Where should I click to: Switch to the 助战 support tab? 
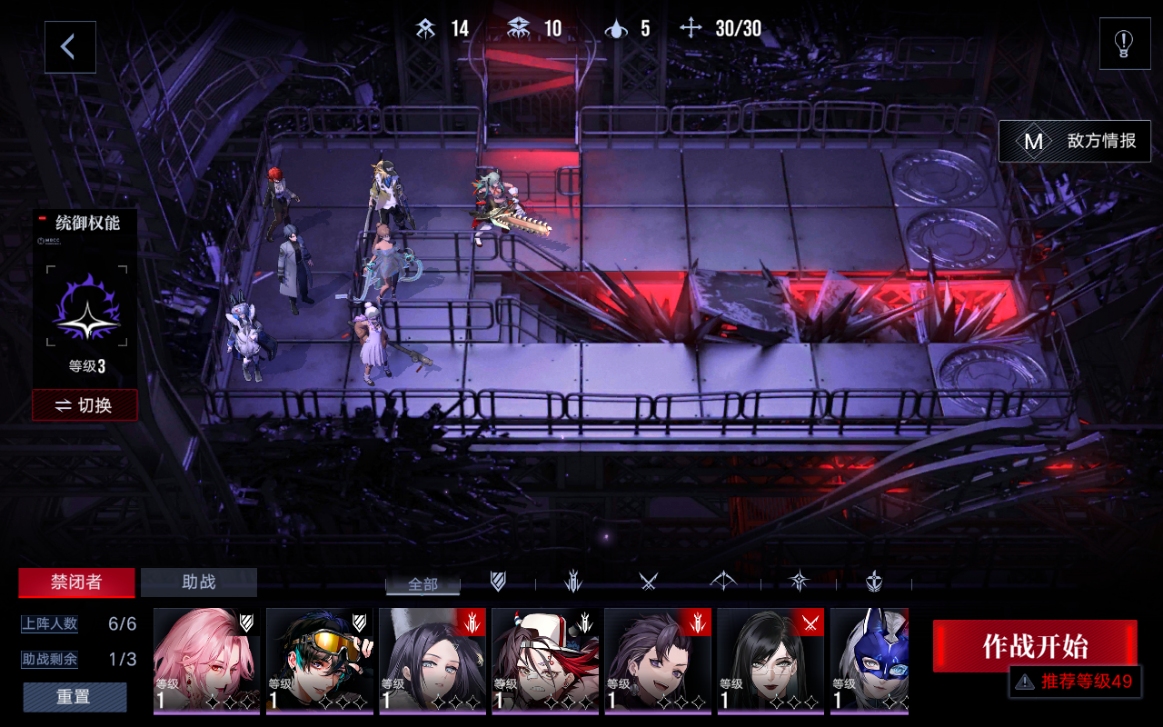(198, 582)
